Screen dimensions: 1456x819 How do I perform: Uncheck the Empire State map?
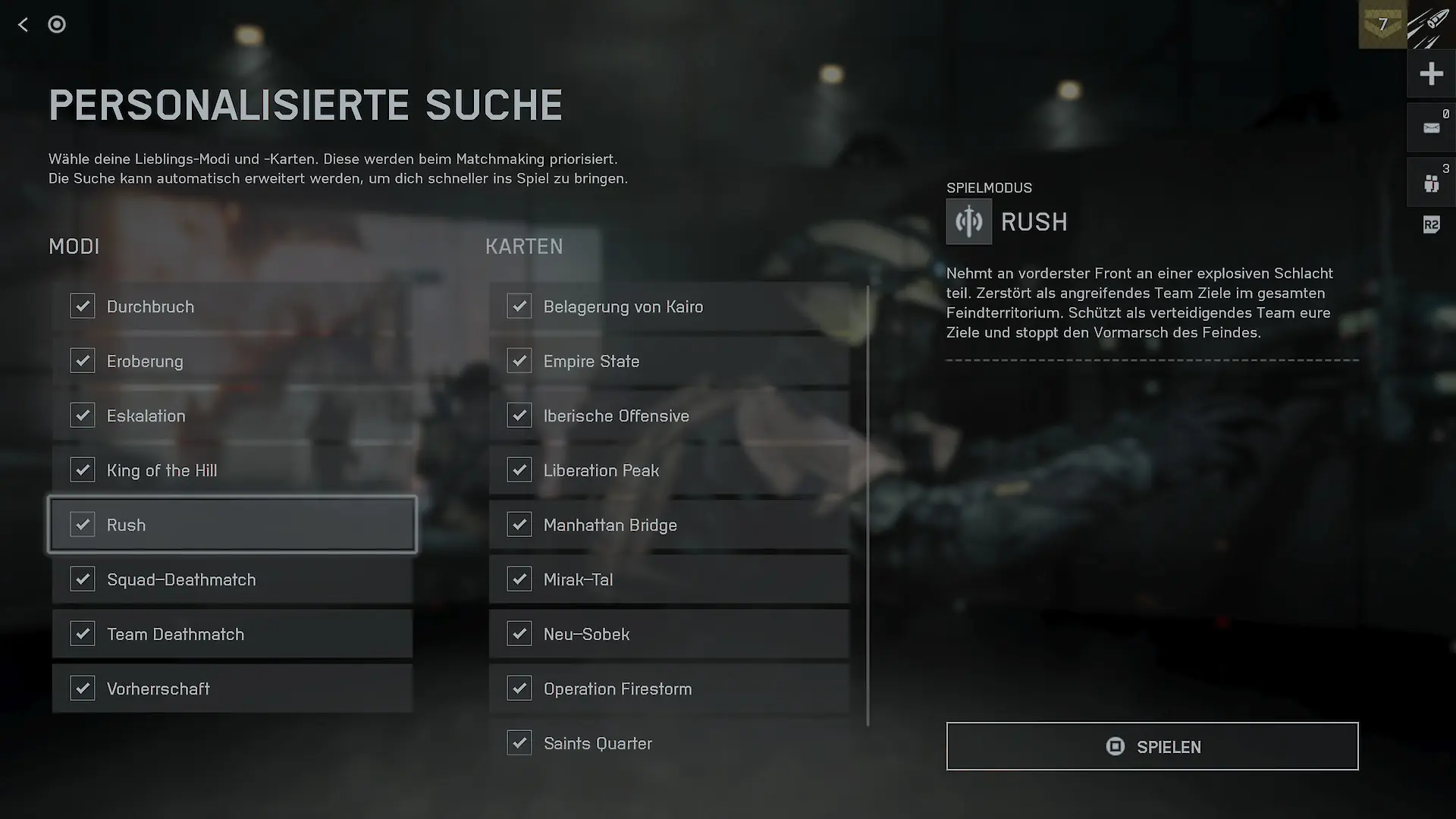coord(519,361)
